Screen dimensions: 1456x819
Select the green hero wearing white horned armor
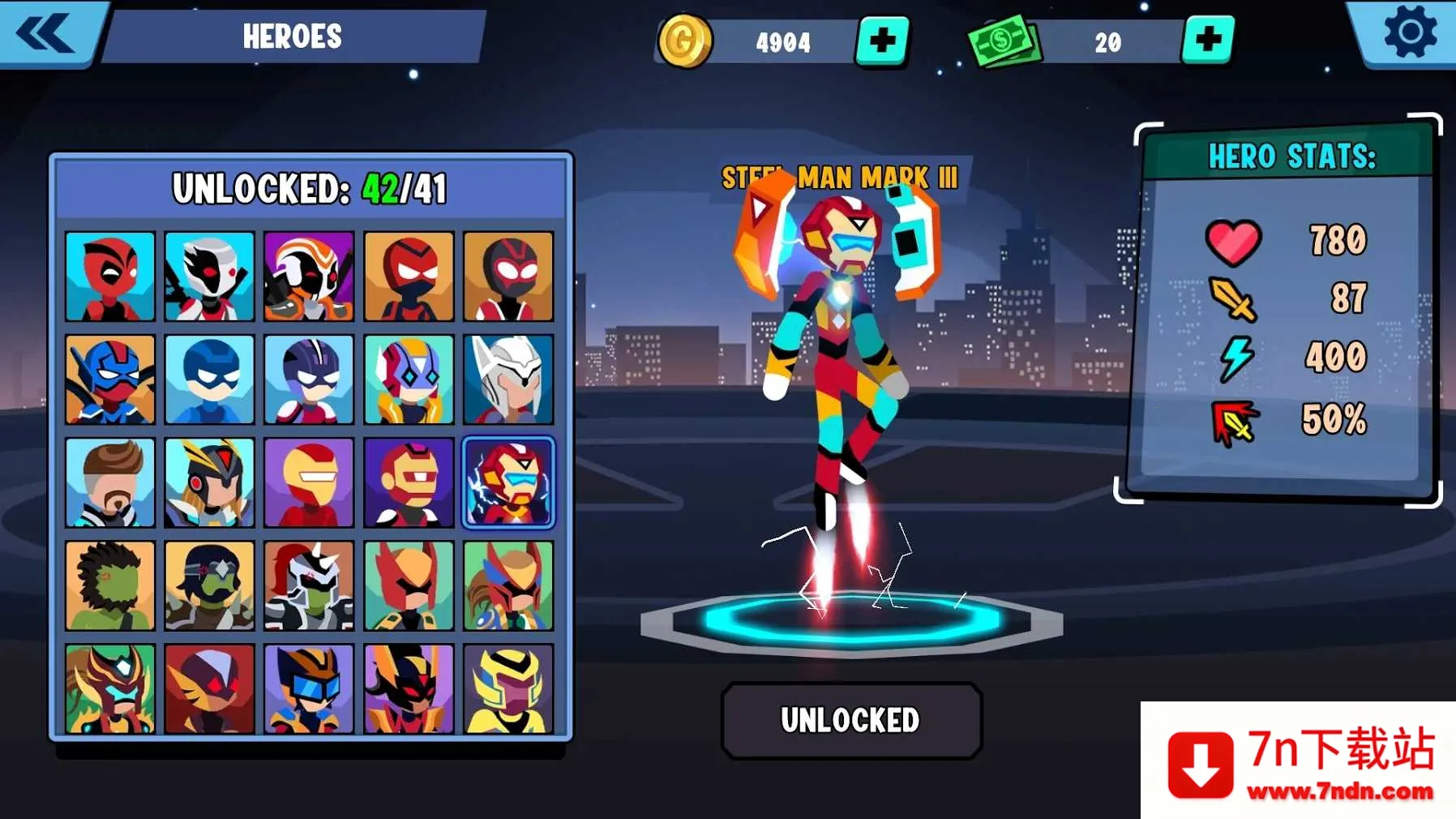click(309, 586)
